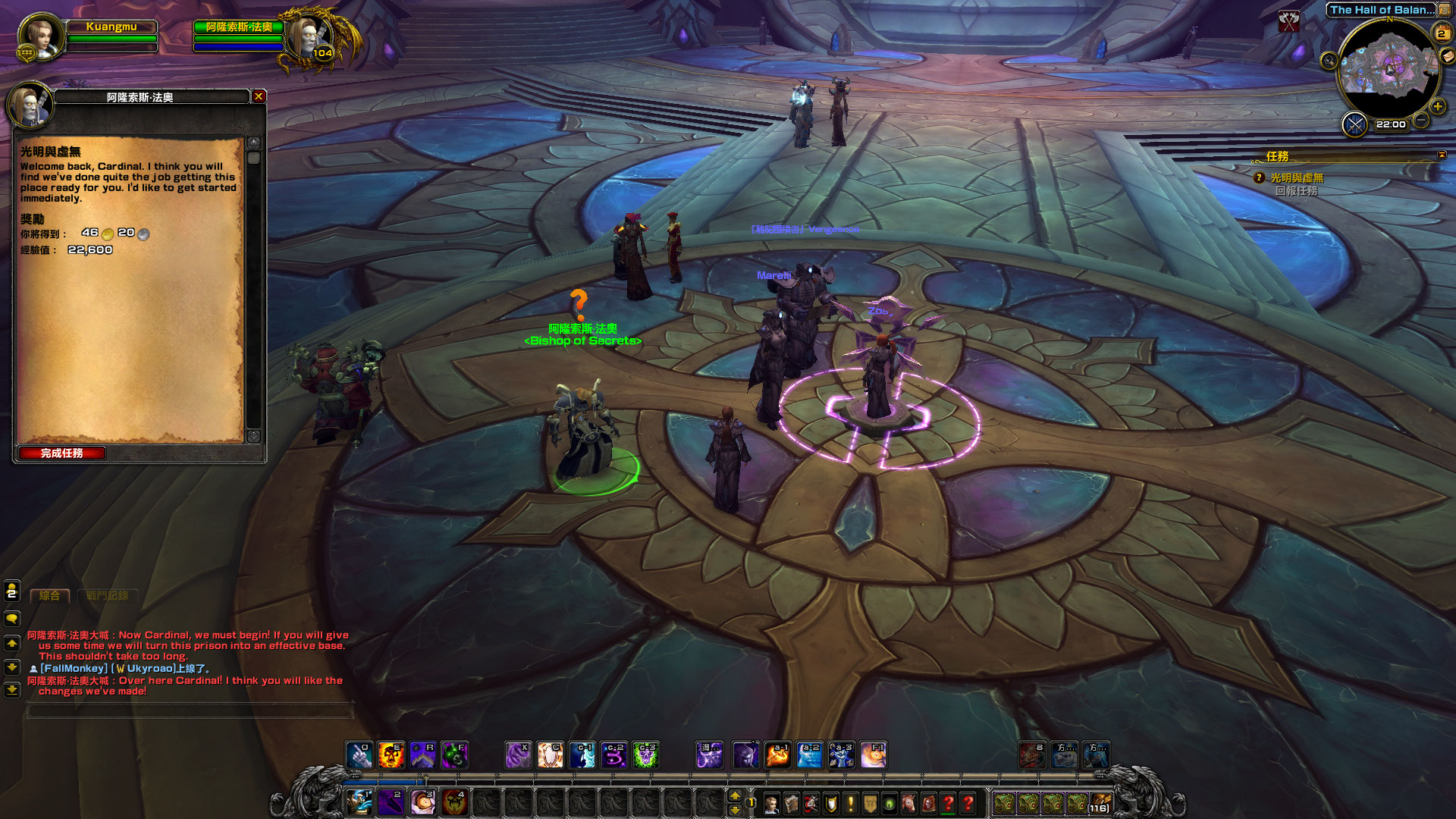1456x819 pixels.
Task: Open the character info micro button
Action: 771,803
